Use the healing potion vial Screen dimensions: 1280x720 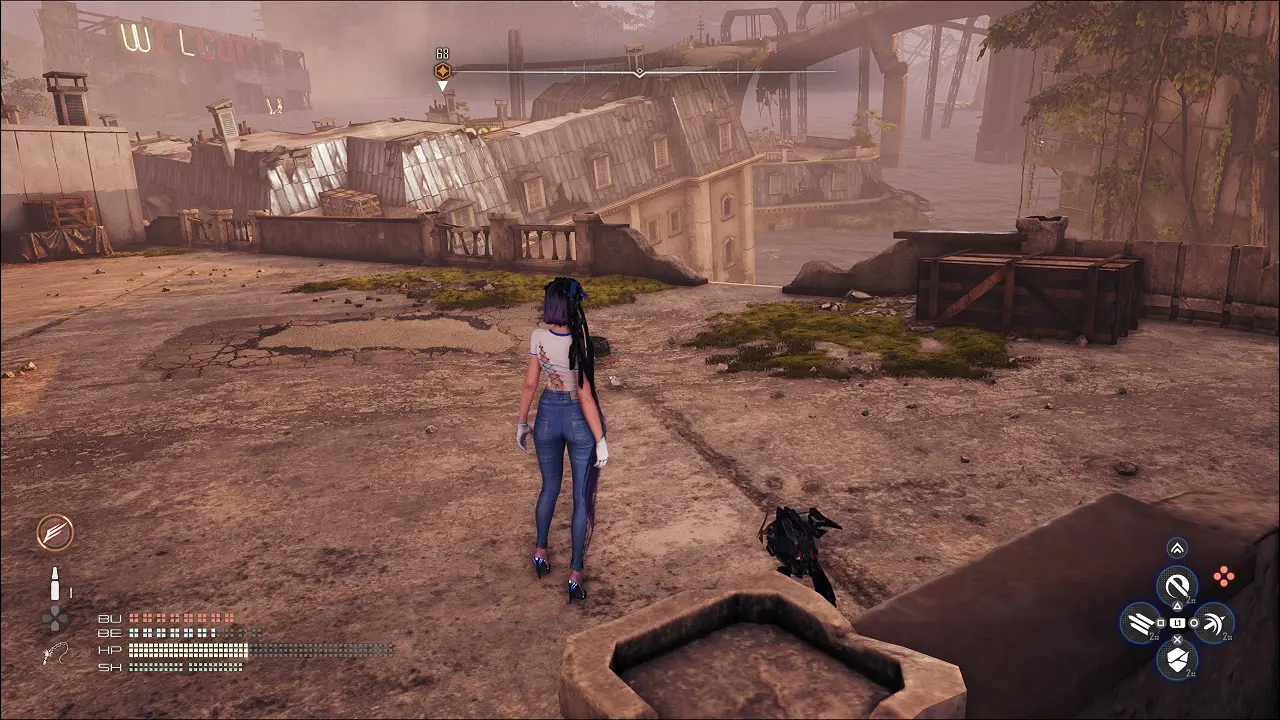point(56,582)
